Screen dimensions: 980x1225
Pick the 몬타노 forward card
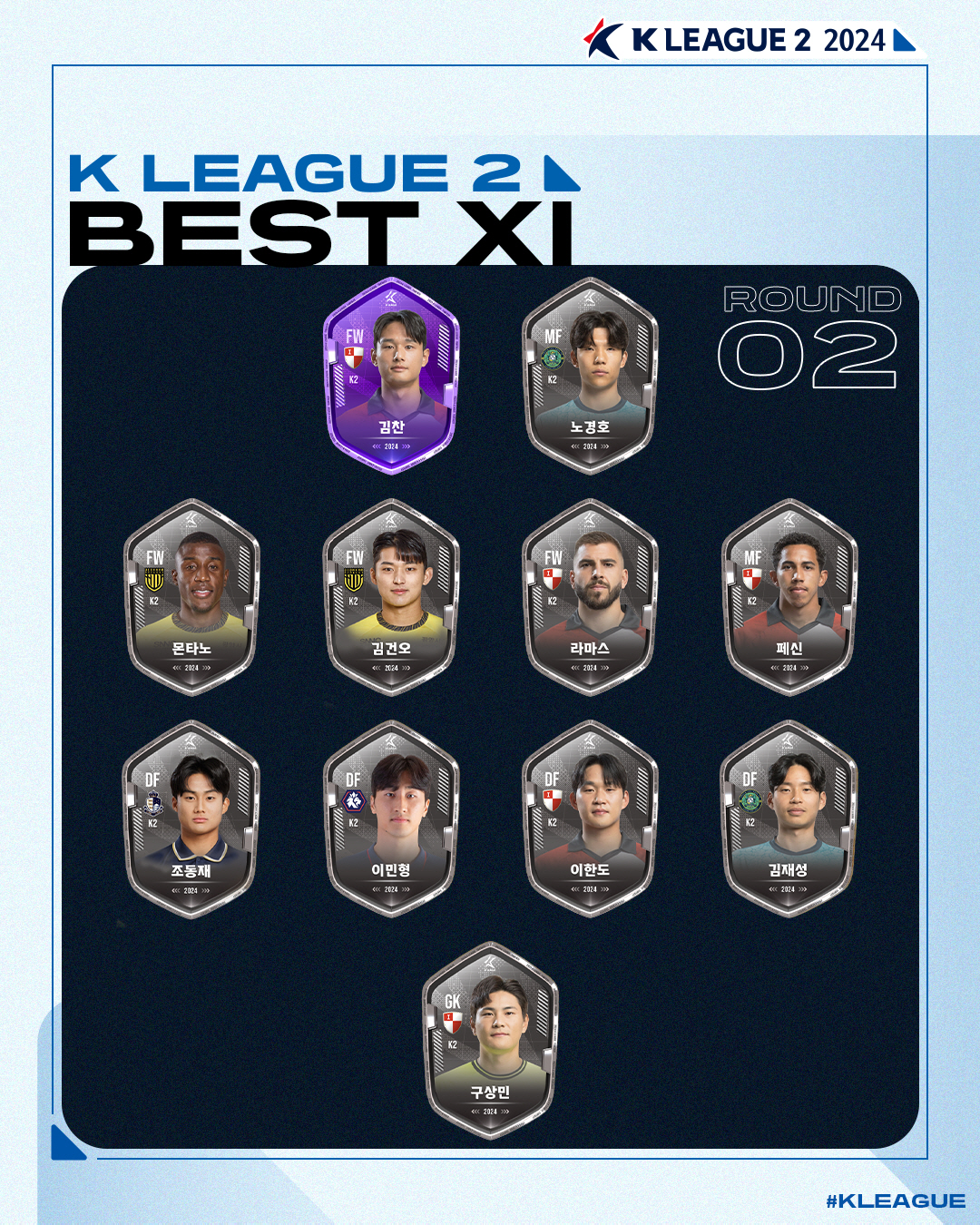[191, 597]
